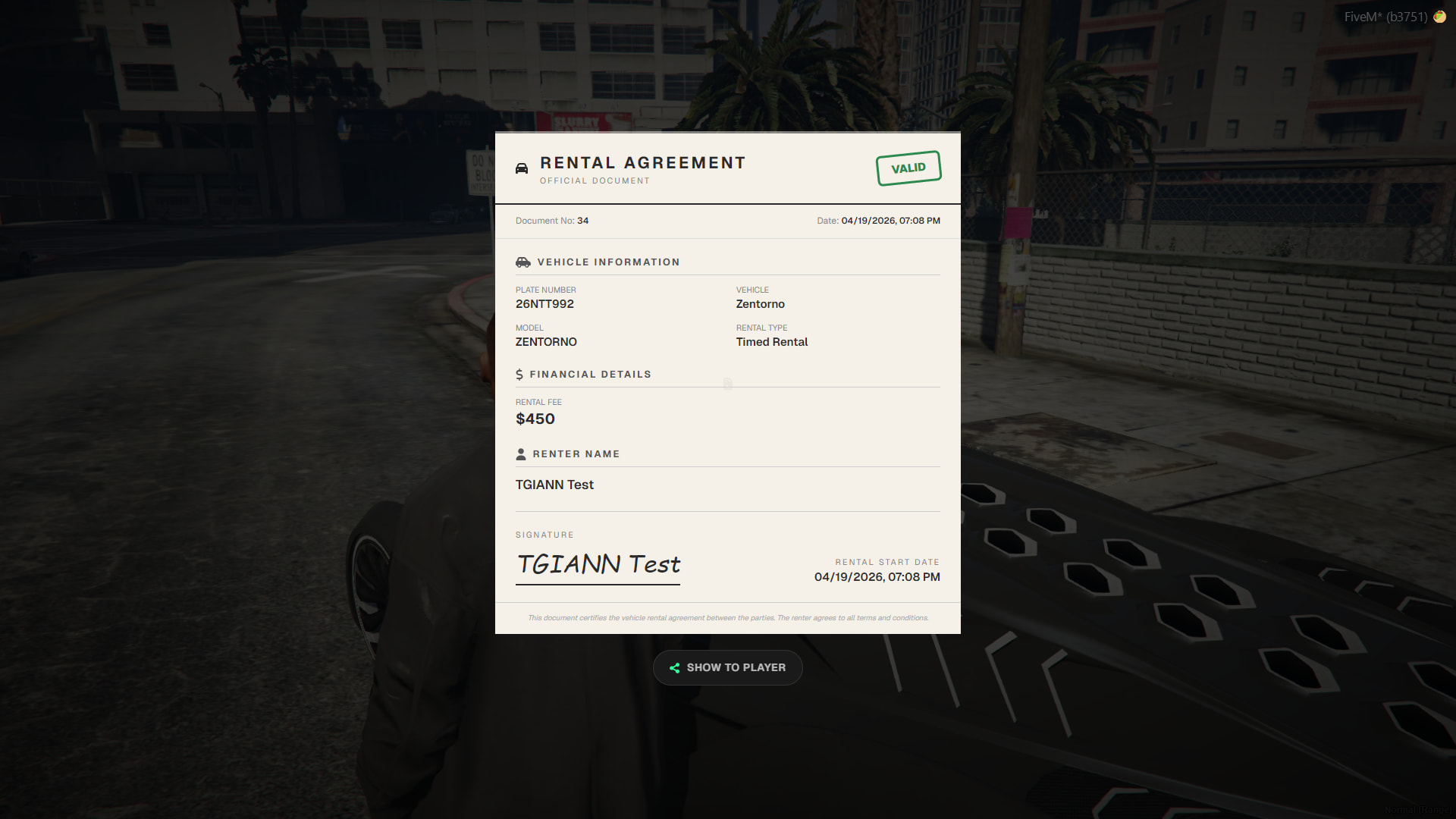Select the RENTAL FEE amount of $450
Image resolution: width=1456 pixels, height=819 pixels.
535,419
